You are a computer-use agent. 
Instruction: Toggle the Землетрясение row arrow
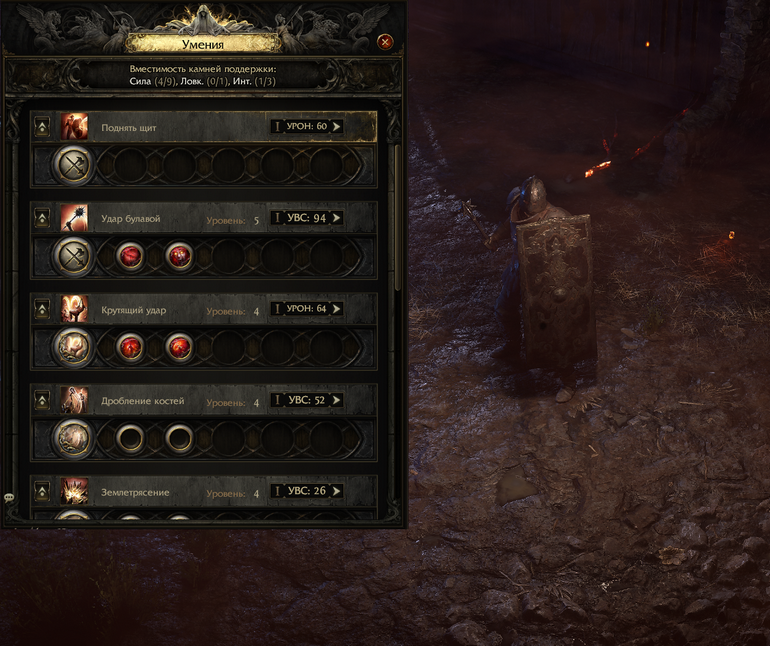pyautogui.click(x=42, y=492)
